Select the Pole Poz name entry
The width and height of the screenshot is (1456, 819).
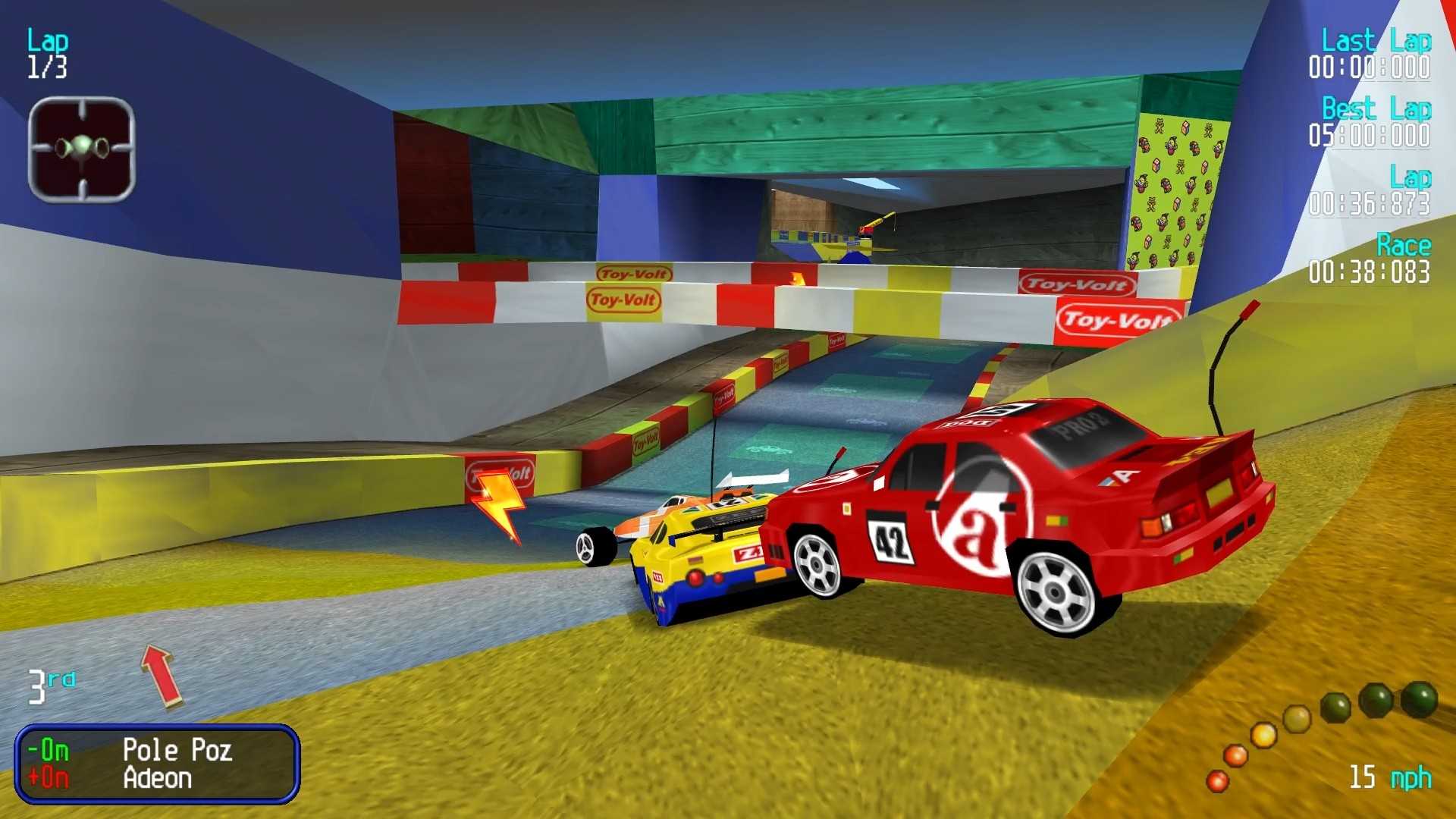coord(177,751)
